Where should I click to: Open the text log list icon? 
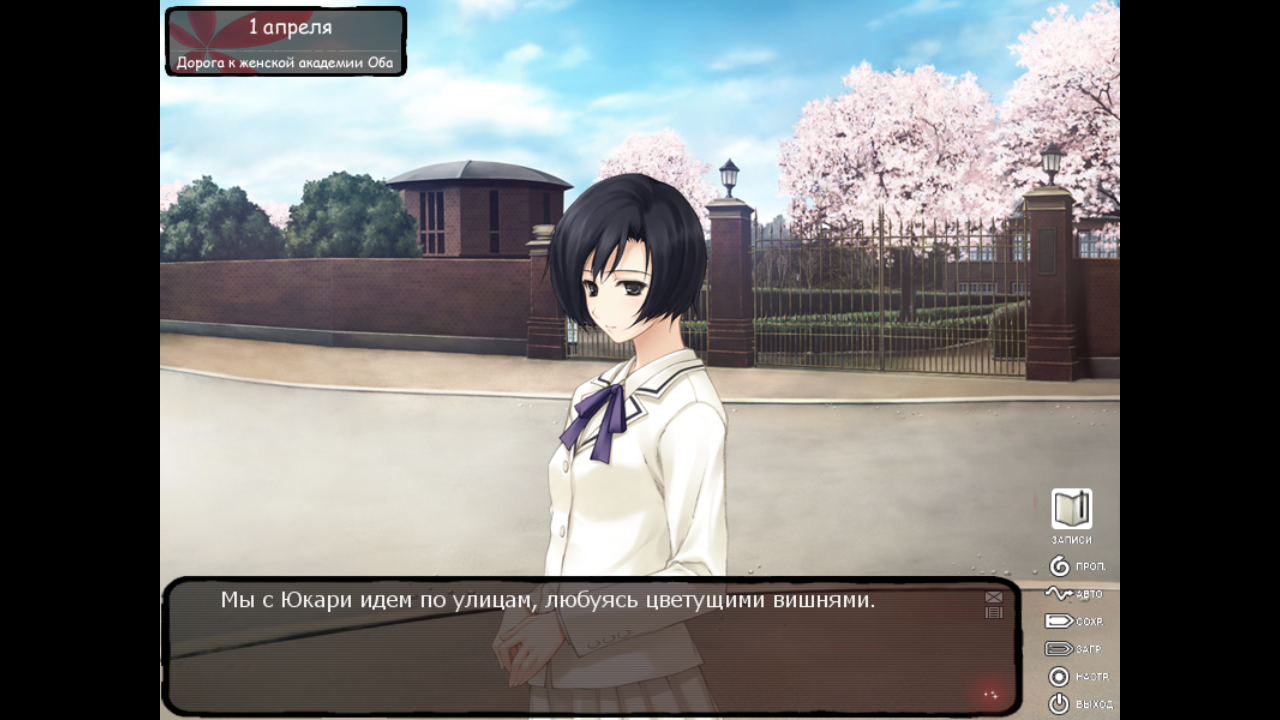pyautogui.click(x=993, y=612)
